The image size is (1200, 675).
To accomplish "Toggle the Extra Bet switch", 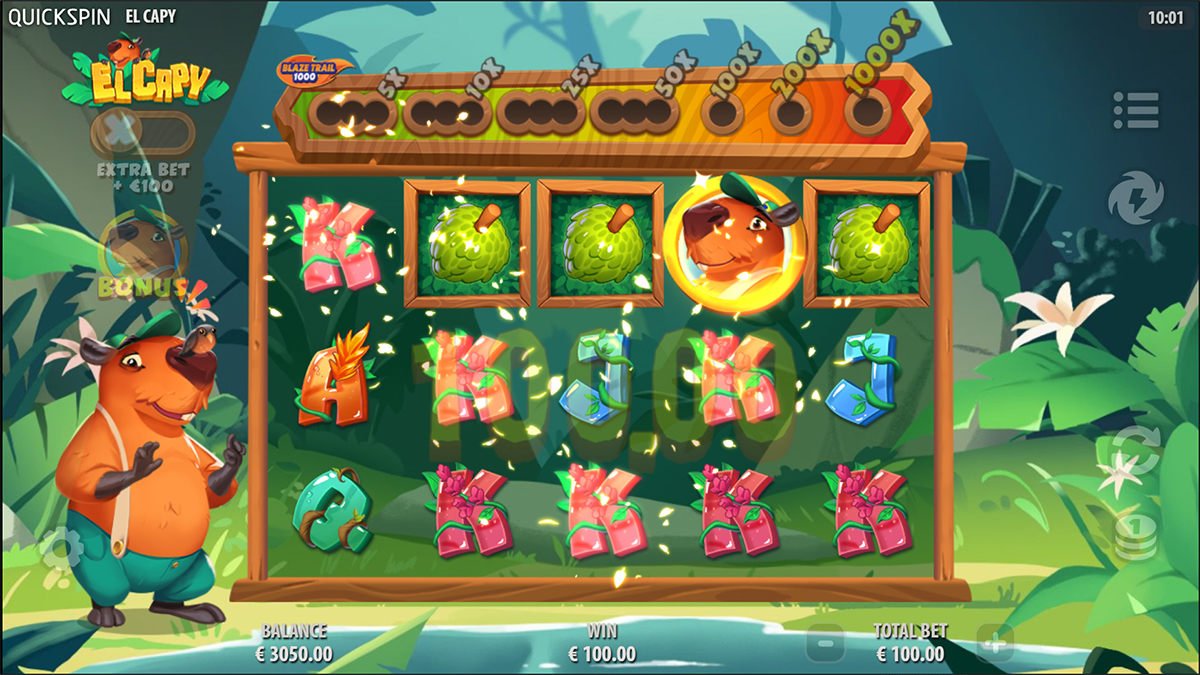I will pyautogui.click(x=143, y=133).
